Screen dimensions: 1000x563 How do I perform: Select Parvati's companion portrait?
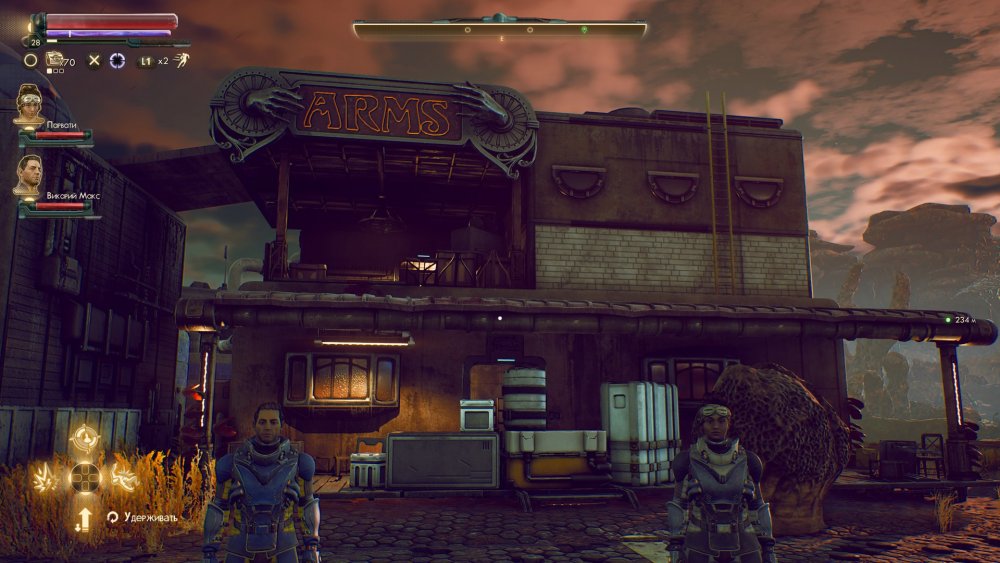click(x=30, y=104)
